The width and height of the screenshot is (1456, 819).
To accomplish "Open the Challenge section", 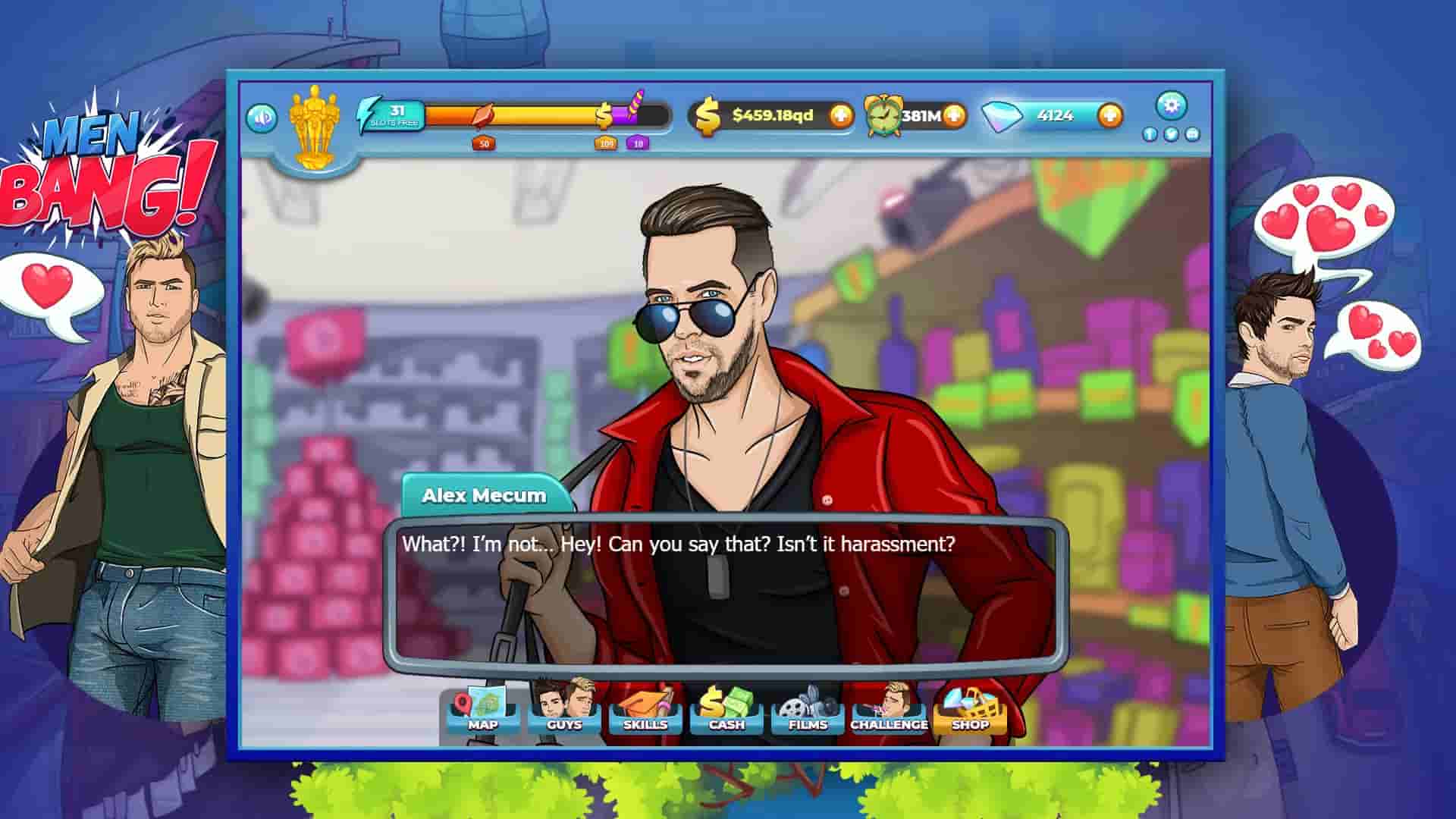I will 887,713.
